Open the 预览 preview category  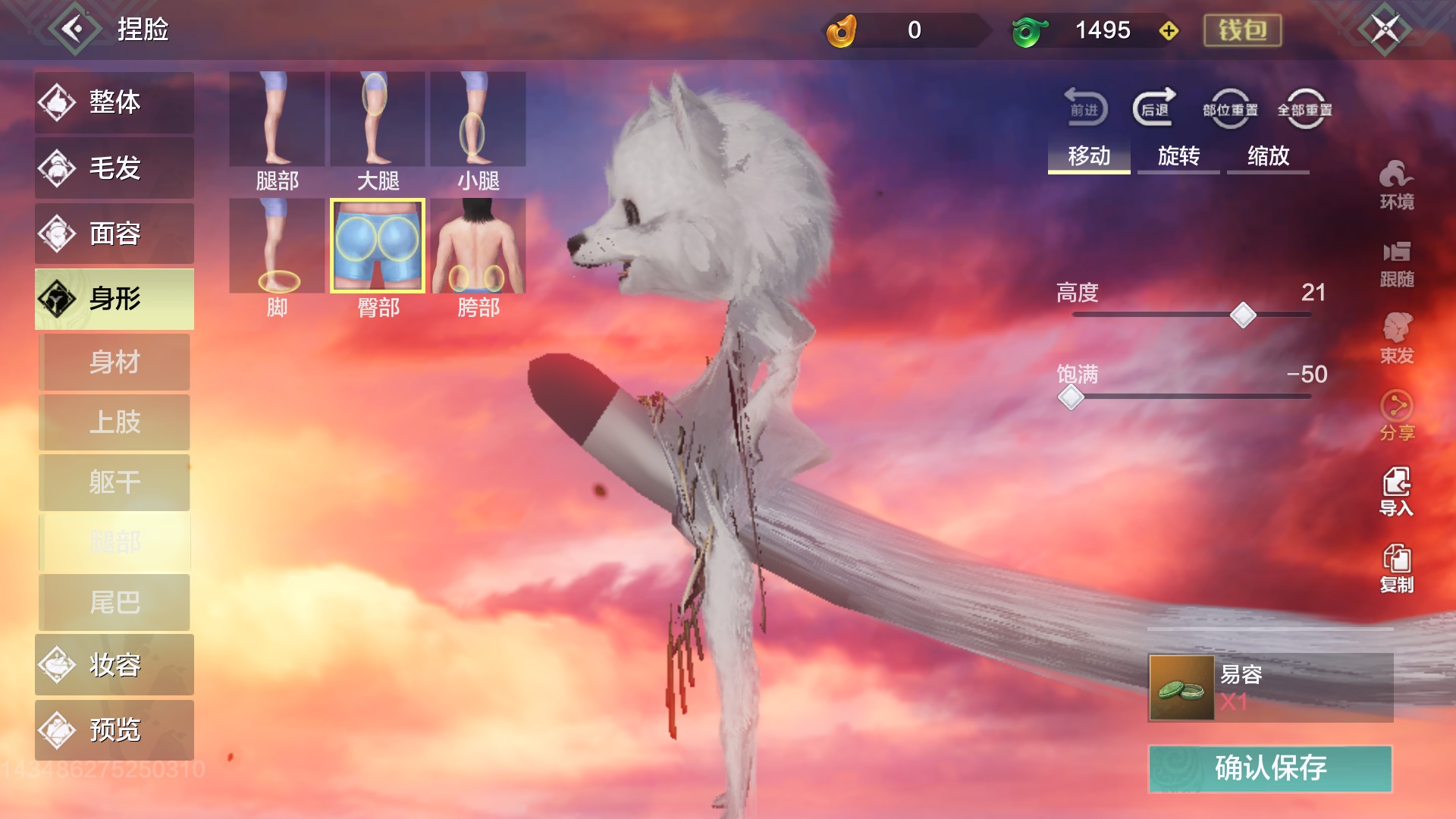pyautogui.click(x=115, y=730)
